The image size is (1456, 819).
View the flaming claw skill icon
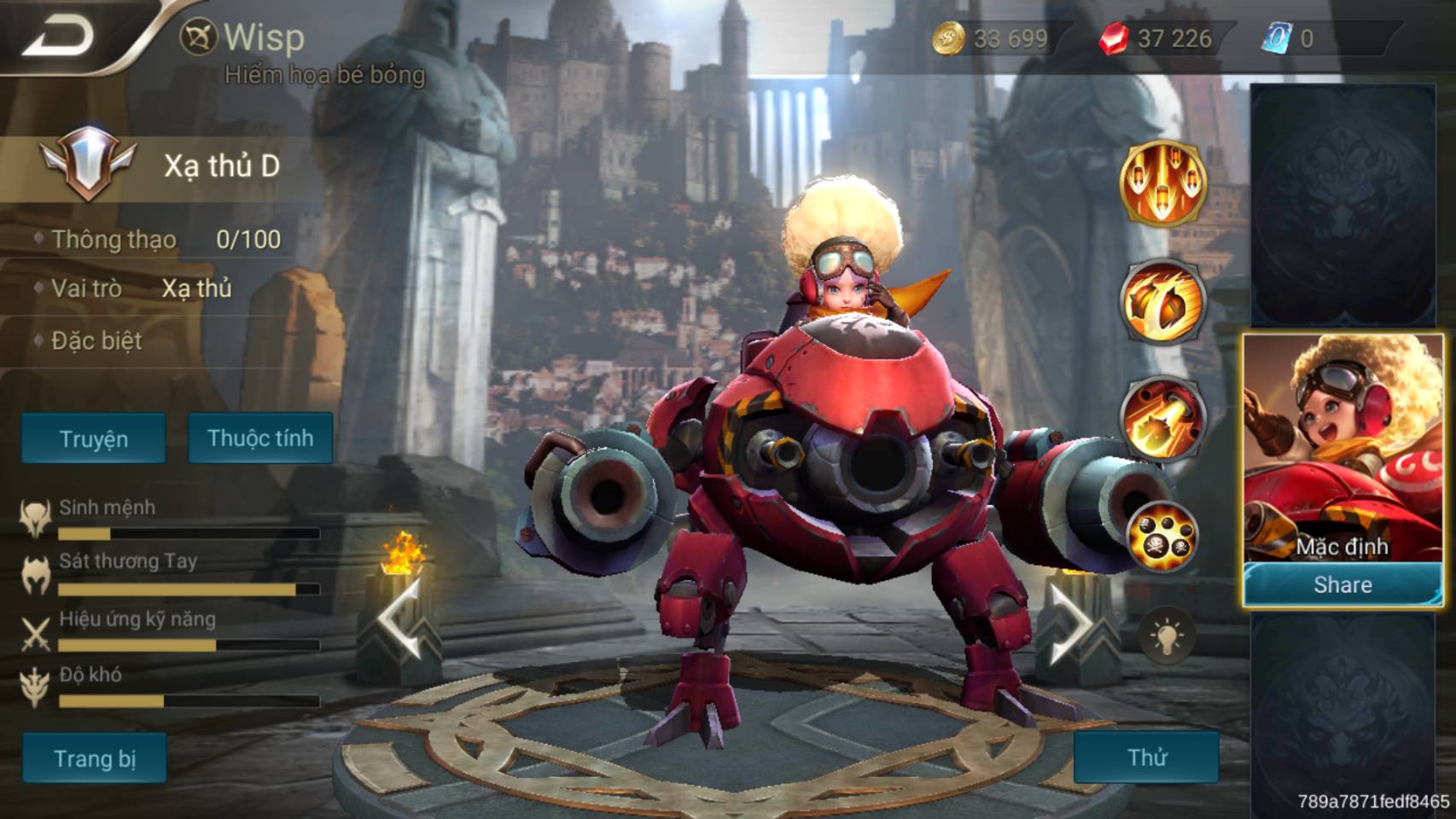coord(1162,301)
